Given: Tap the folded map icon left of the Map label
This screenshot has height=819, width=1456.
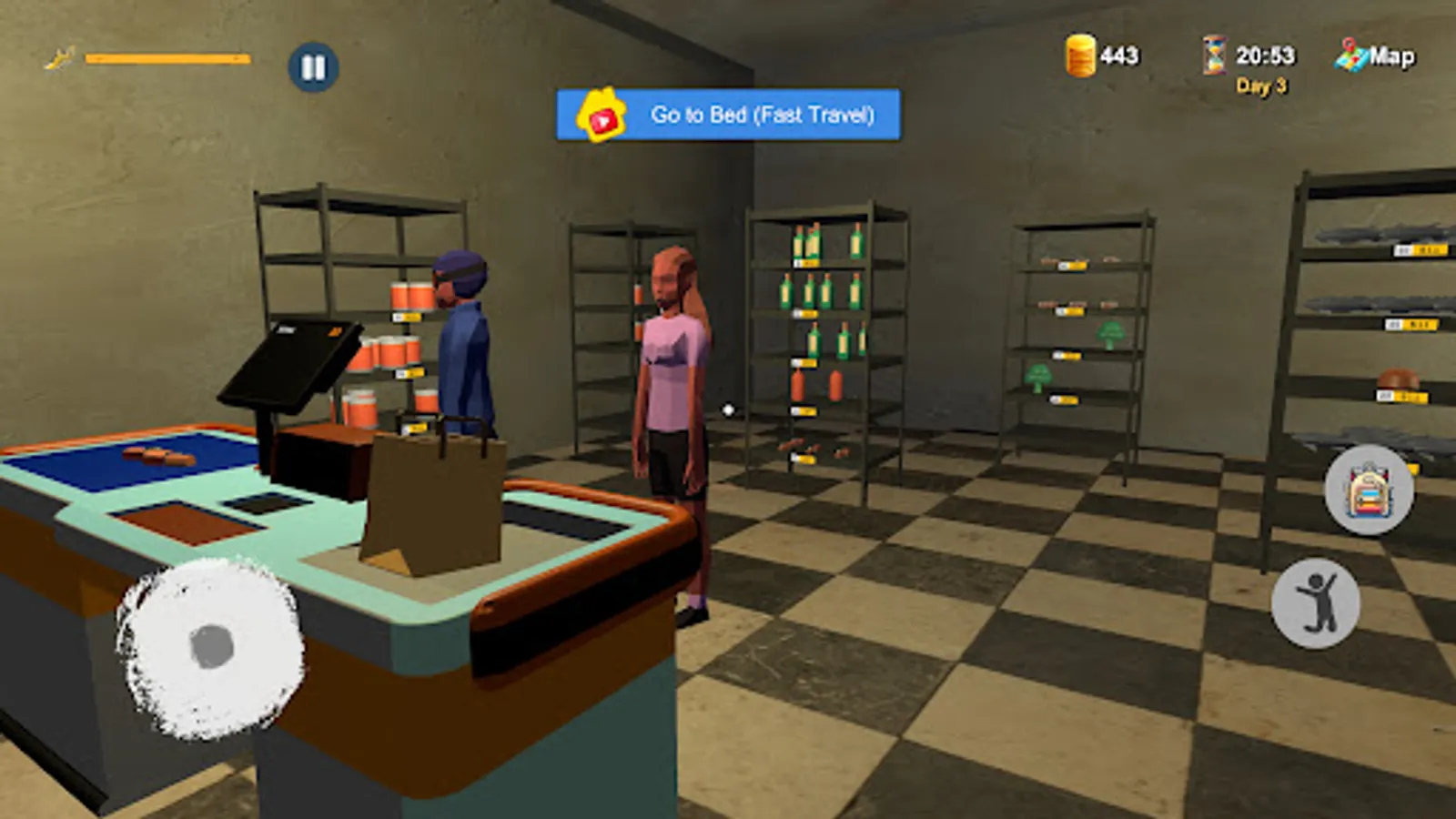Looking at the screenshot, I should (x=1349, y=55).
